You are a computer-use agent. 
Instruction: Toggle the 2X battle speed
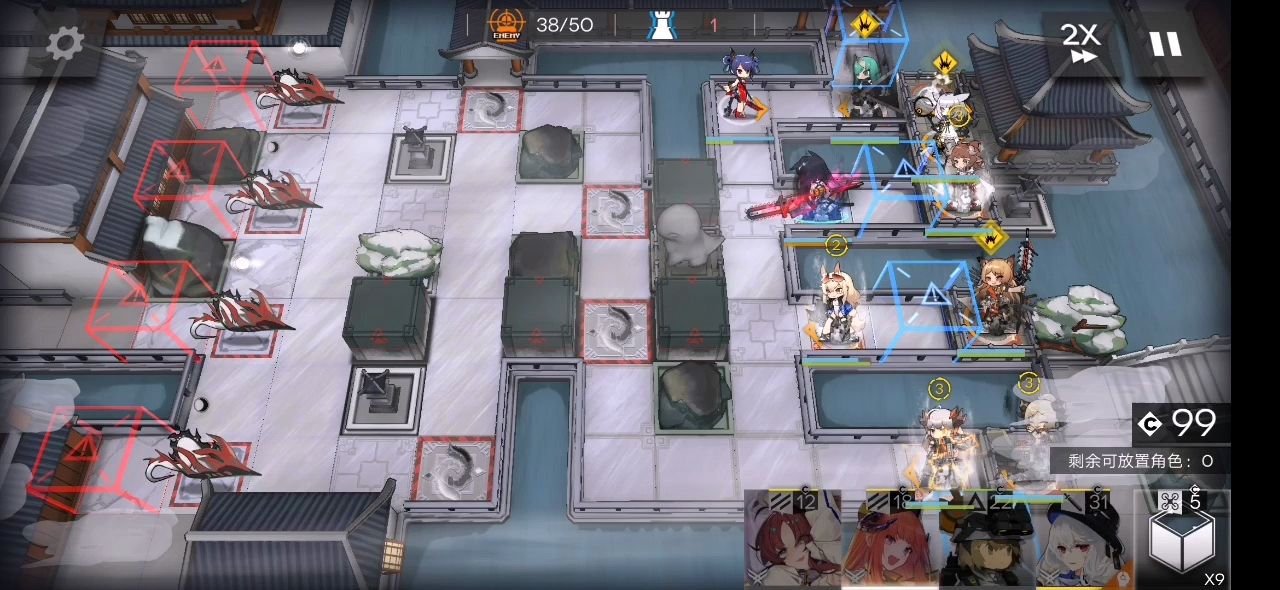1080,43
